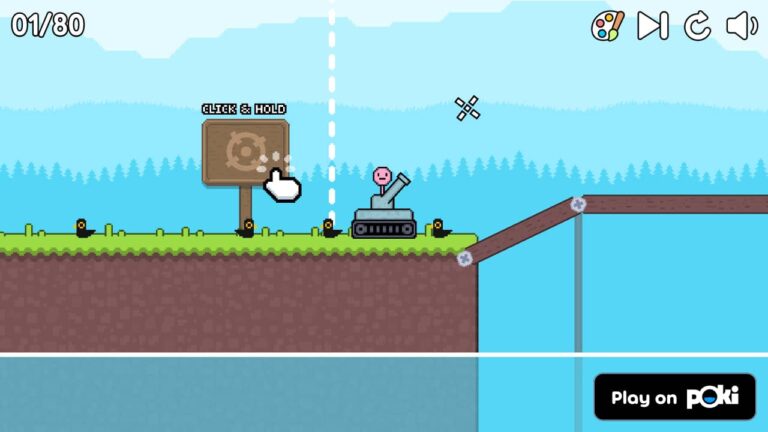Image resolution: width=768 pixels, height=432 pixels.
Task: Toggle the sound speaker icon
Action: 741,25
